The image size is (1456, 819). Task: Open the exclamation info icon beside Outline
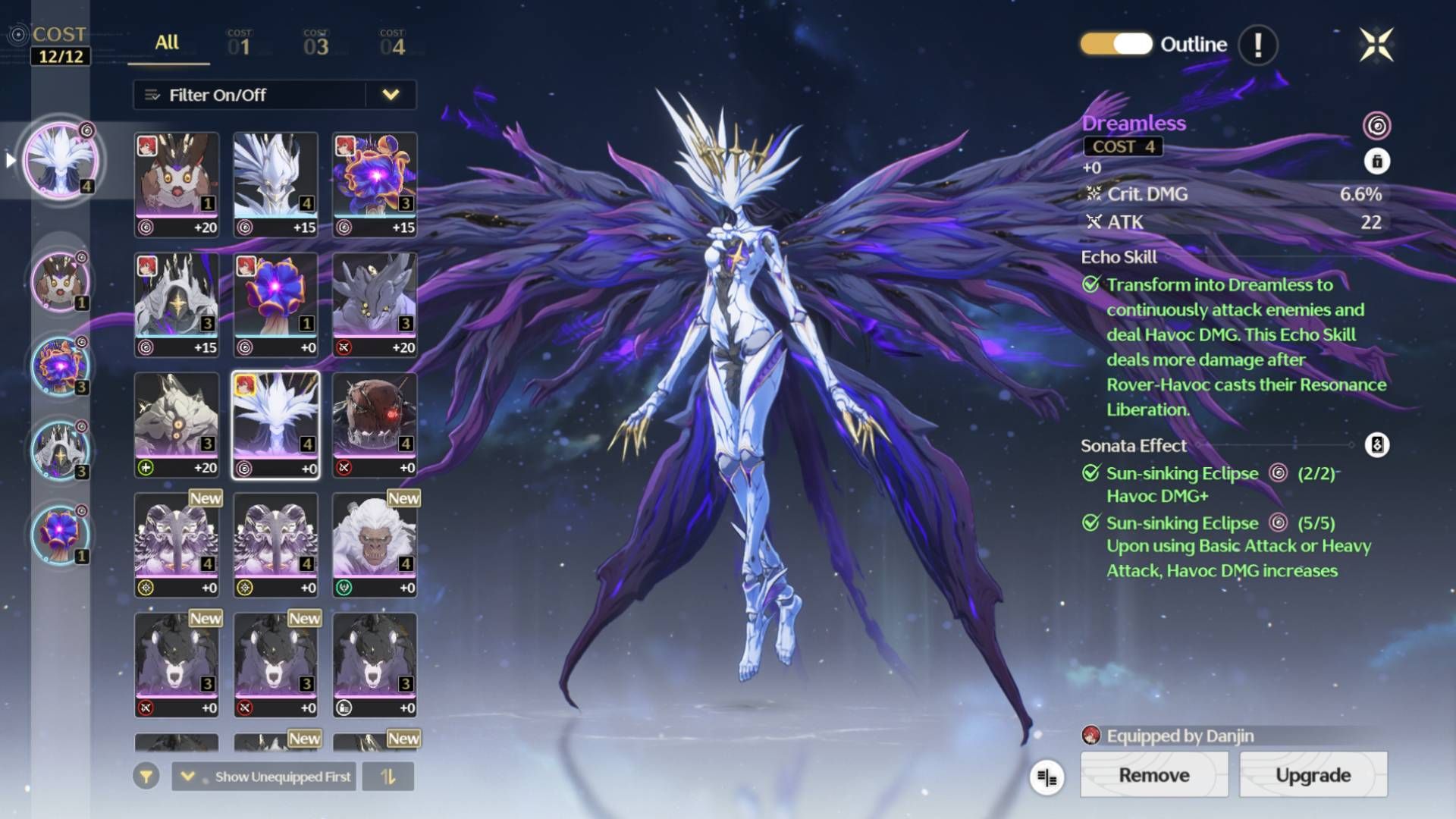[x=1258, y=44]
